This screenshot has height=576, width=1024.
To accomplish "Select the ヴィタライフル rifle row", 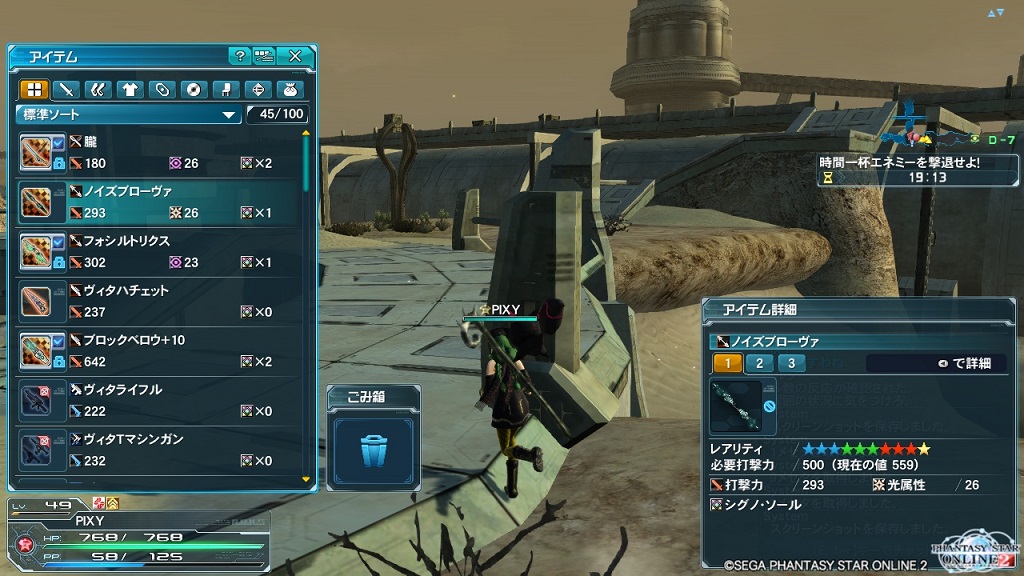I will point(160,400).
